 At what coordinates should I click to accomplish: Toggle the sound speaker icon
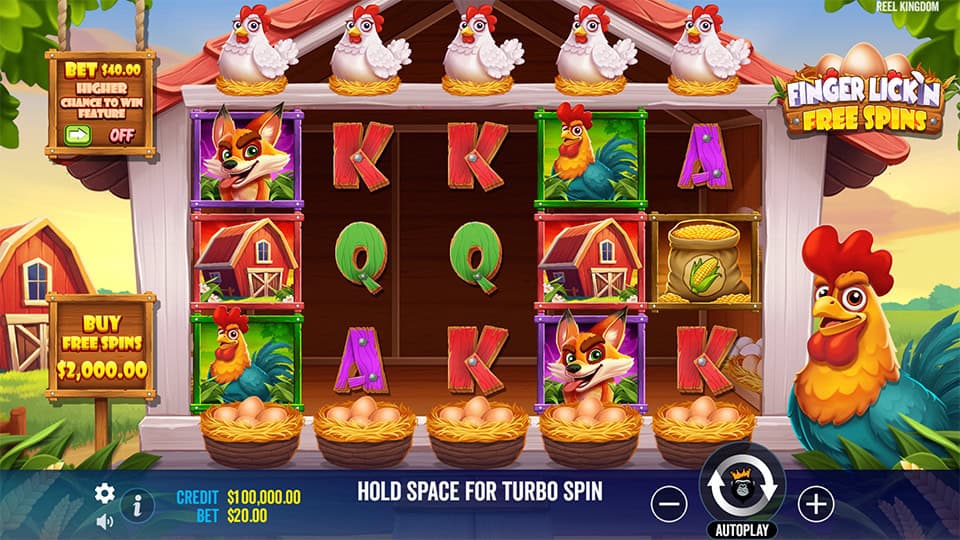[104, 521]
